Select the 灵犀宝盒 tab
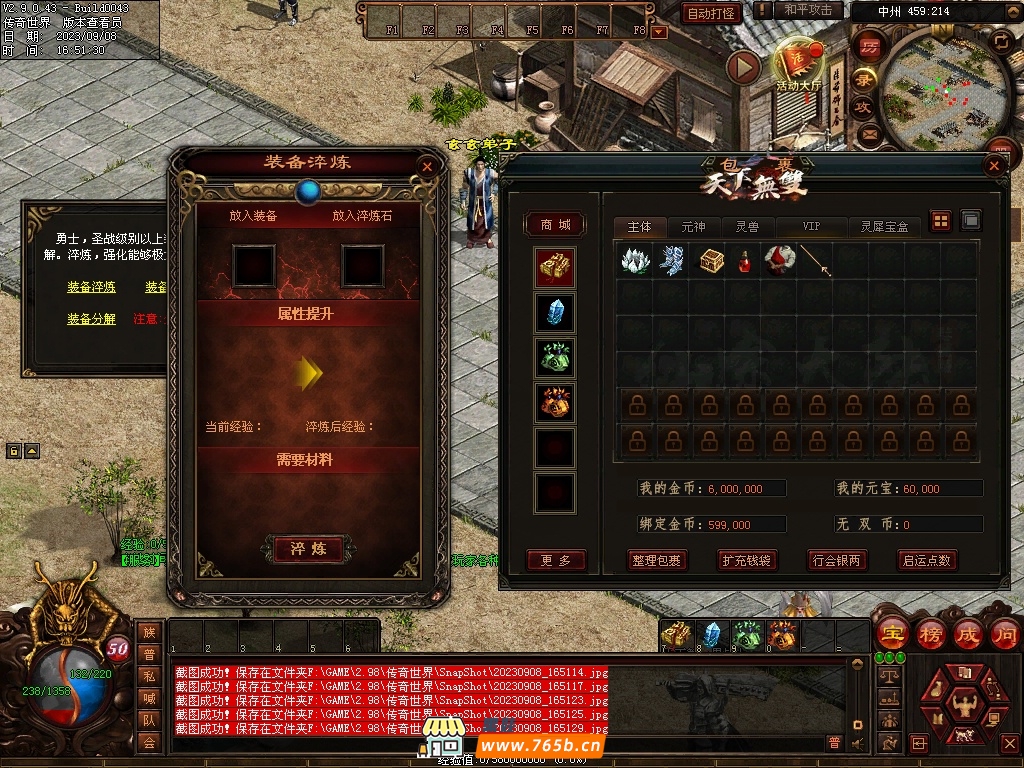The width and height of the screenshot is (1024, 768). (x=885, y=227)
